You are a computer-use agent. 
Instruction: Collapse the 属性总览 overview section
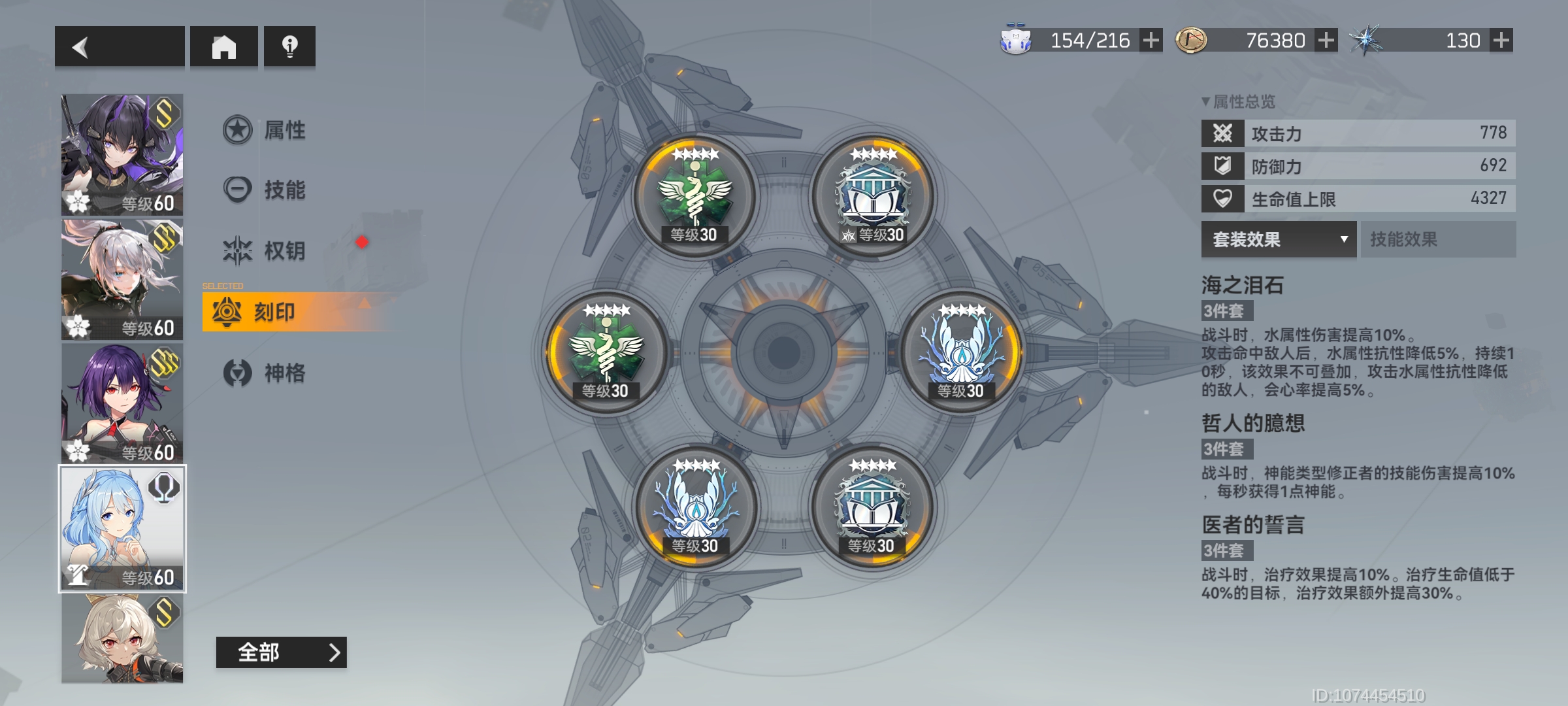[1238, 102]
